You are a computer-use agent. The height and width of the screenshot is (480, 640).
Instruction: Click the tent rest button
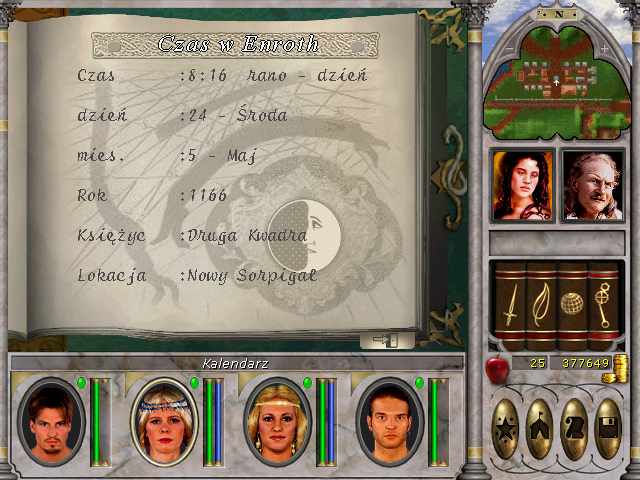541,428
